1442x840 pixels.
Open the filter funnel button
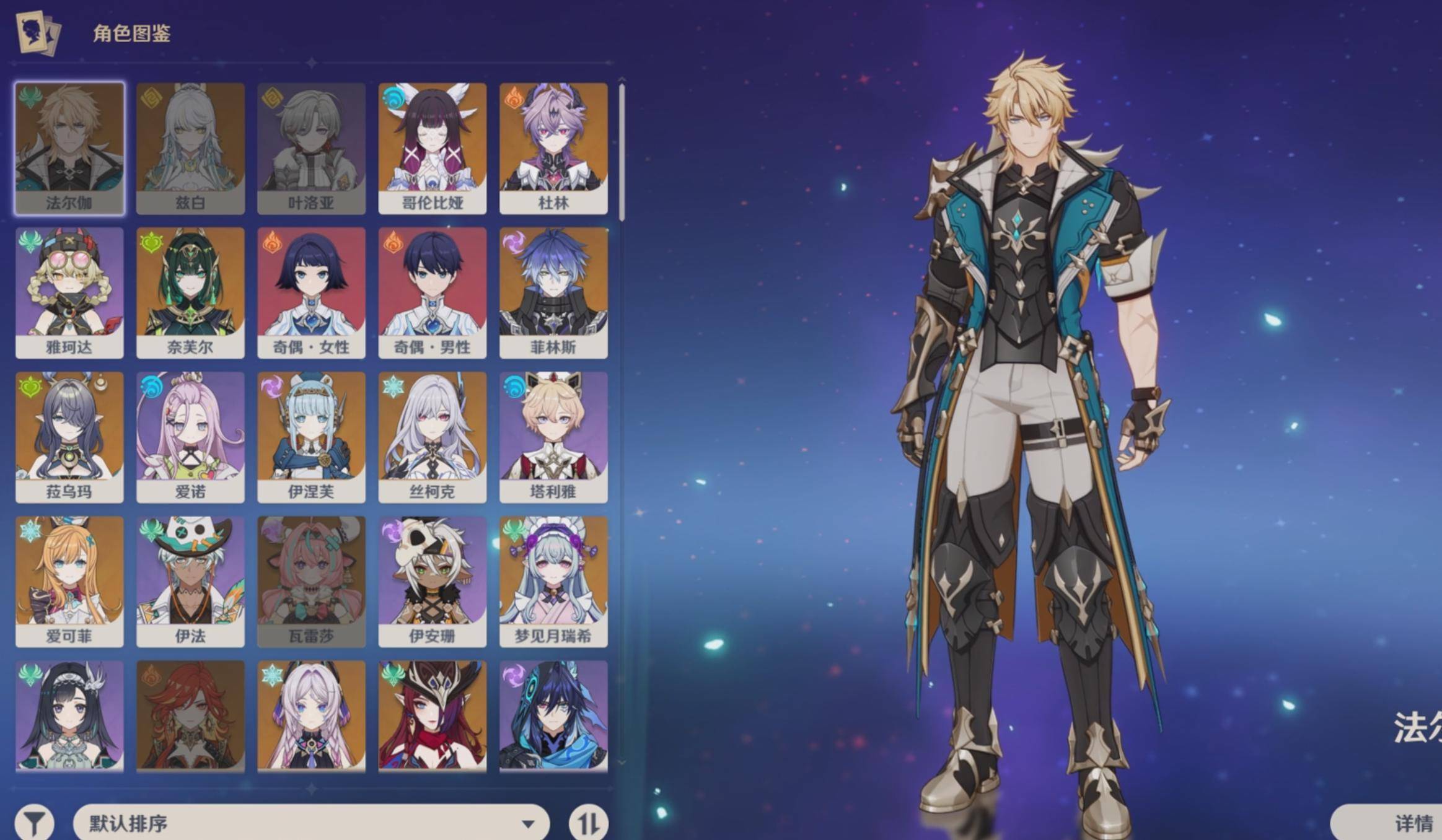[35, 823]
